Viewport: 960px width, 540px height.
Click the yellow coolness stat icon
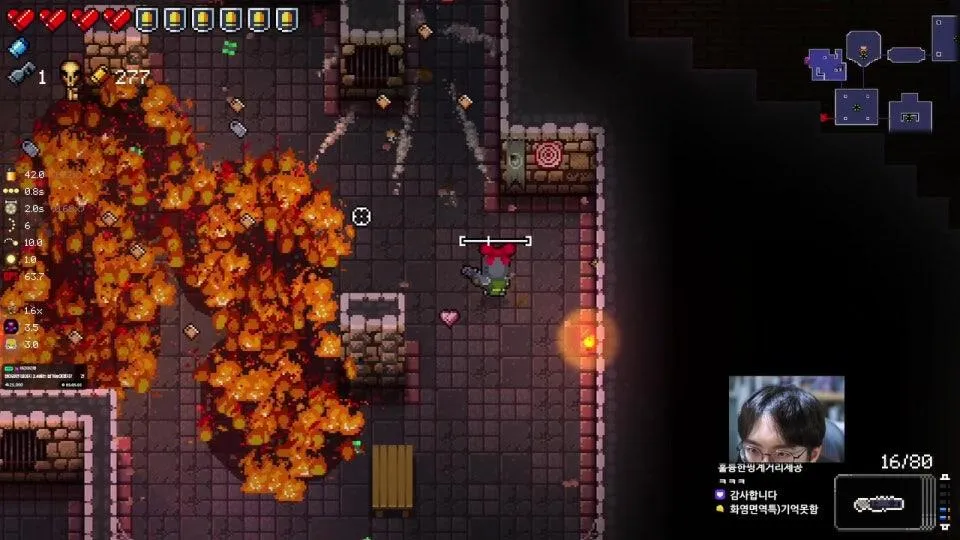[11, 344]
